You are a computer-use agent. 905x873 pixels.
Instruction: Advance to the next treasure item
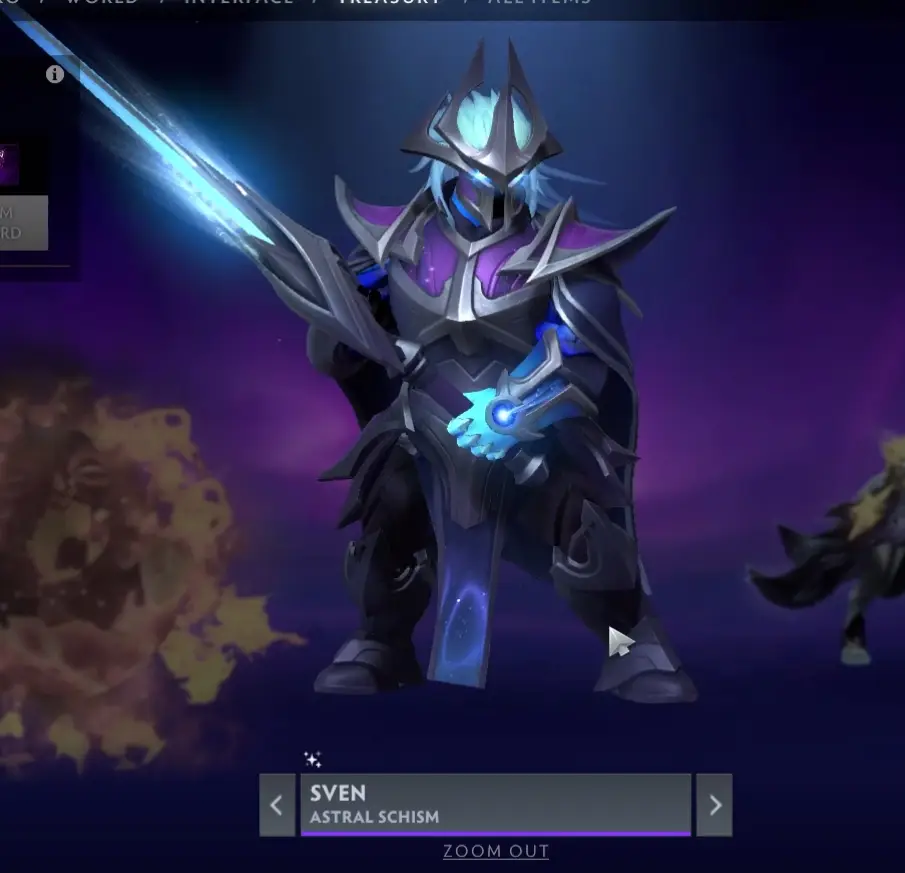point(714,804)
